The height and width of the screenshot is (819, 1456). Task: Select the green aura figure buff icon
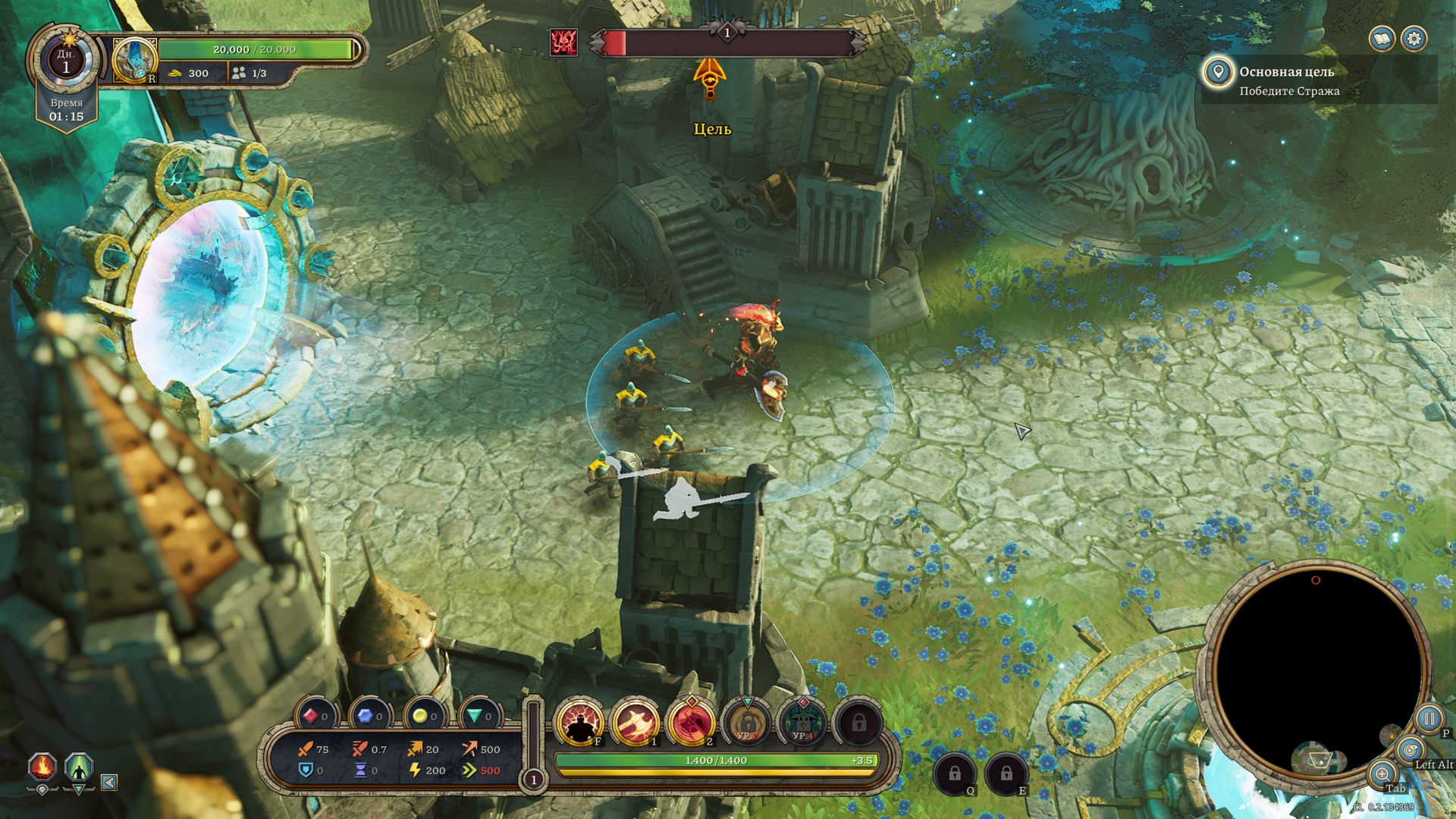[79, 767]
